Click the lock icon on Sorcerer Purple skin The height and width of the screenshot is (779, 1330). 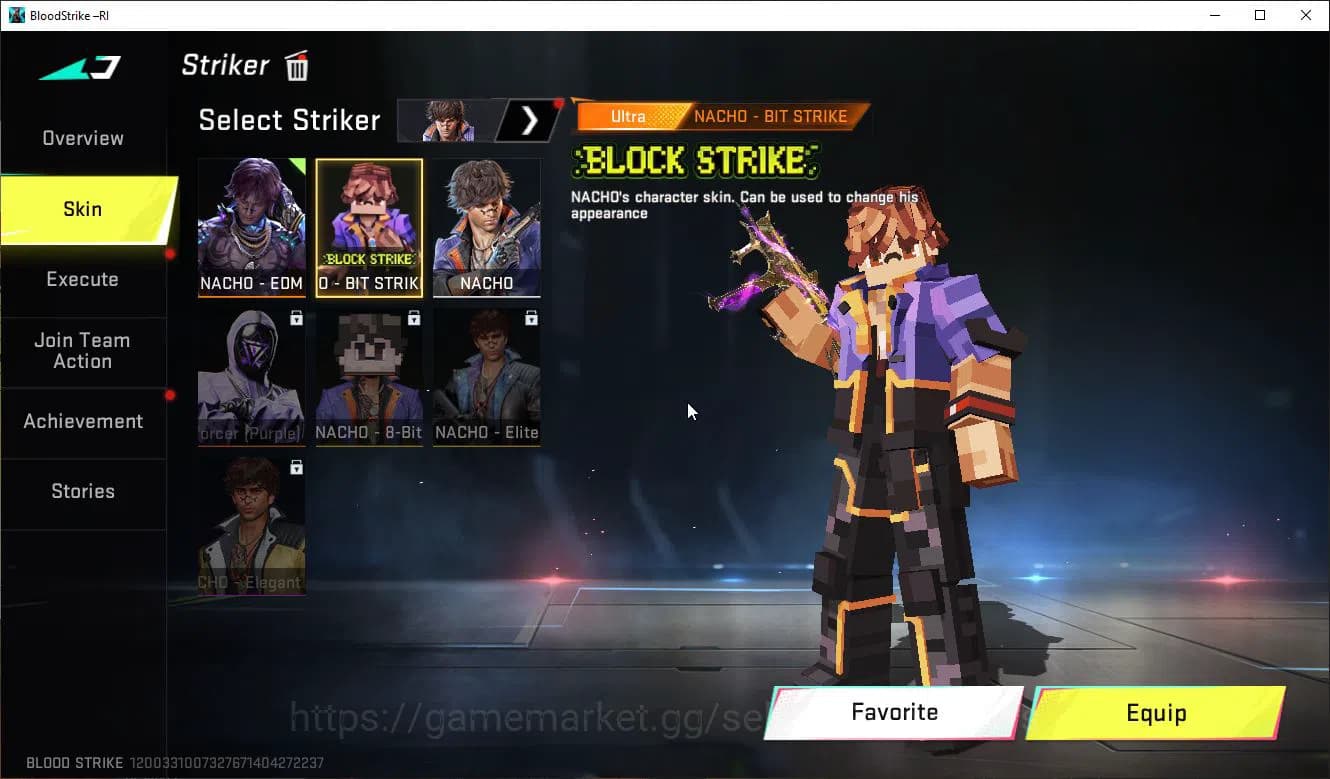tap(296, 317)
